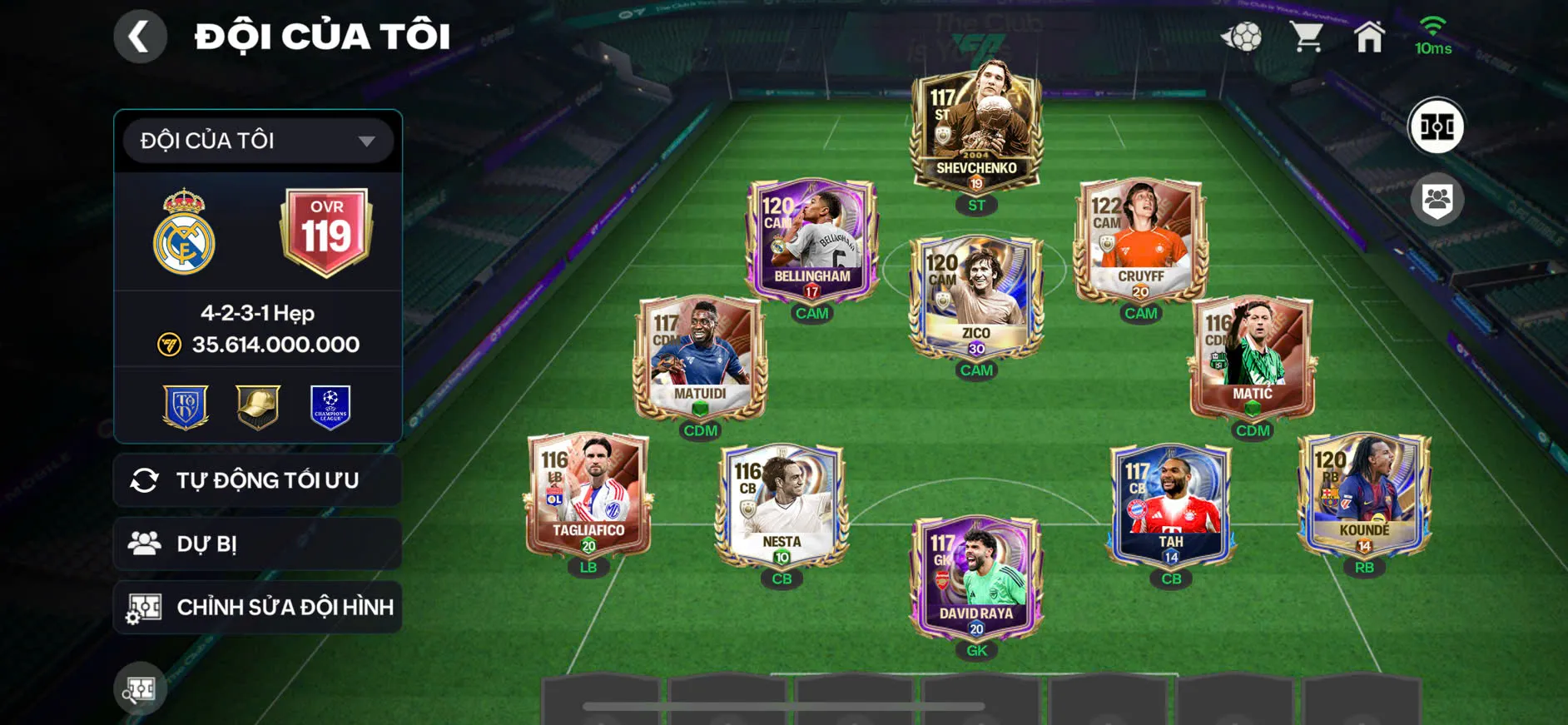Open the formation view icon on the right
The height and width of the screenshot is (725, 1568).
click(1439, 127)
